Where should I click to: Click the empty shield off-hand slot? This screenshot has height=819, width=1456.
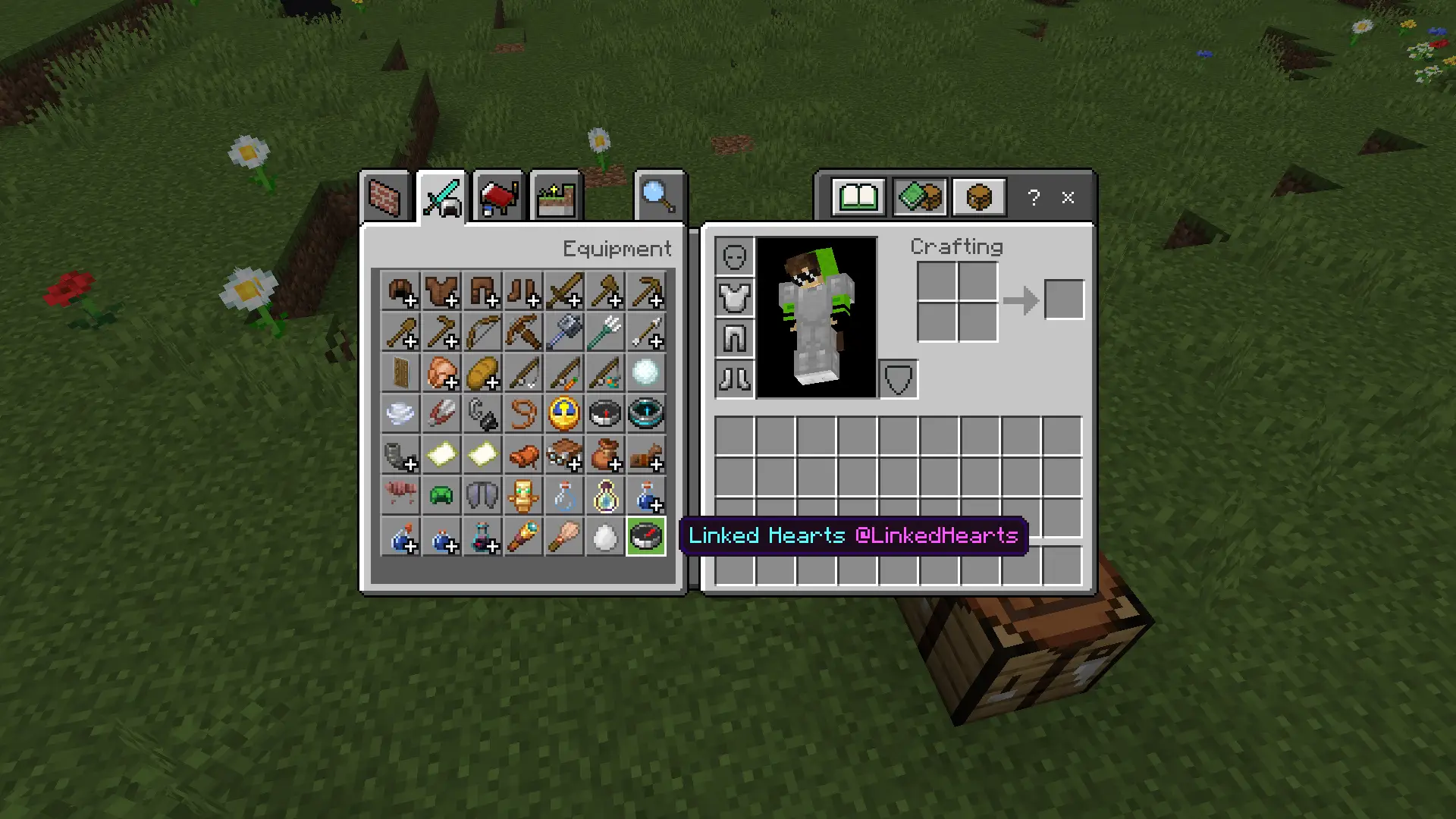[x=899, y=378]
